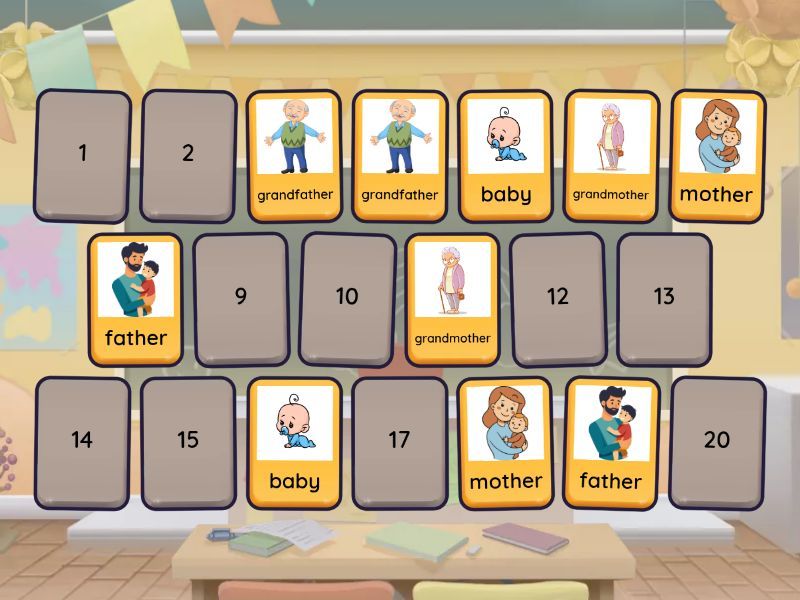Turn over the card marked 15
This screenshot has width=800, height=600.
(x=188, y=441)
